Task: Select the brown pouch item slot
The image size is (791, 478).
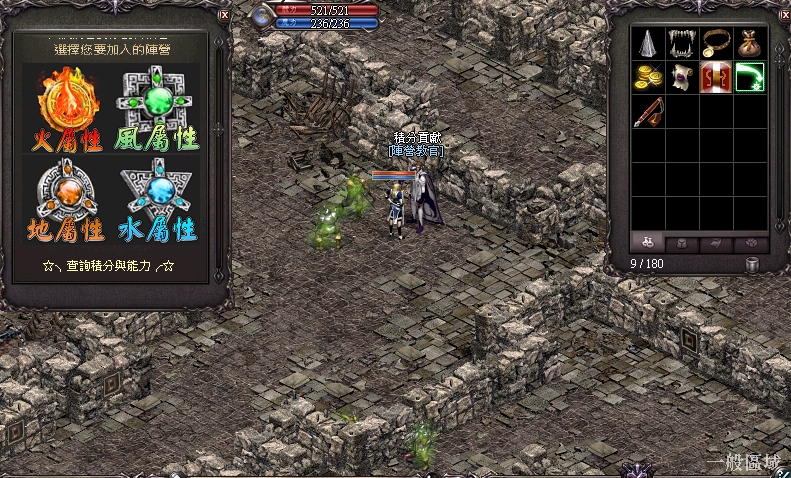Action: click(x=749, y=43)
